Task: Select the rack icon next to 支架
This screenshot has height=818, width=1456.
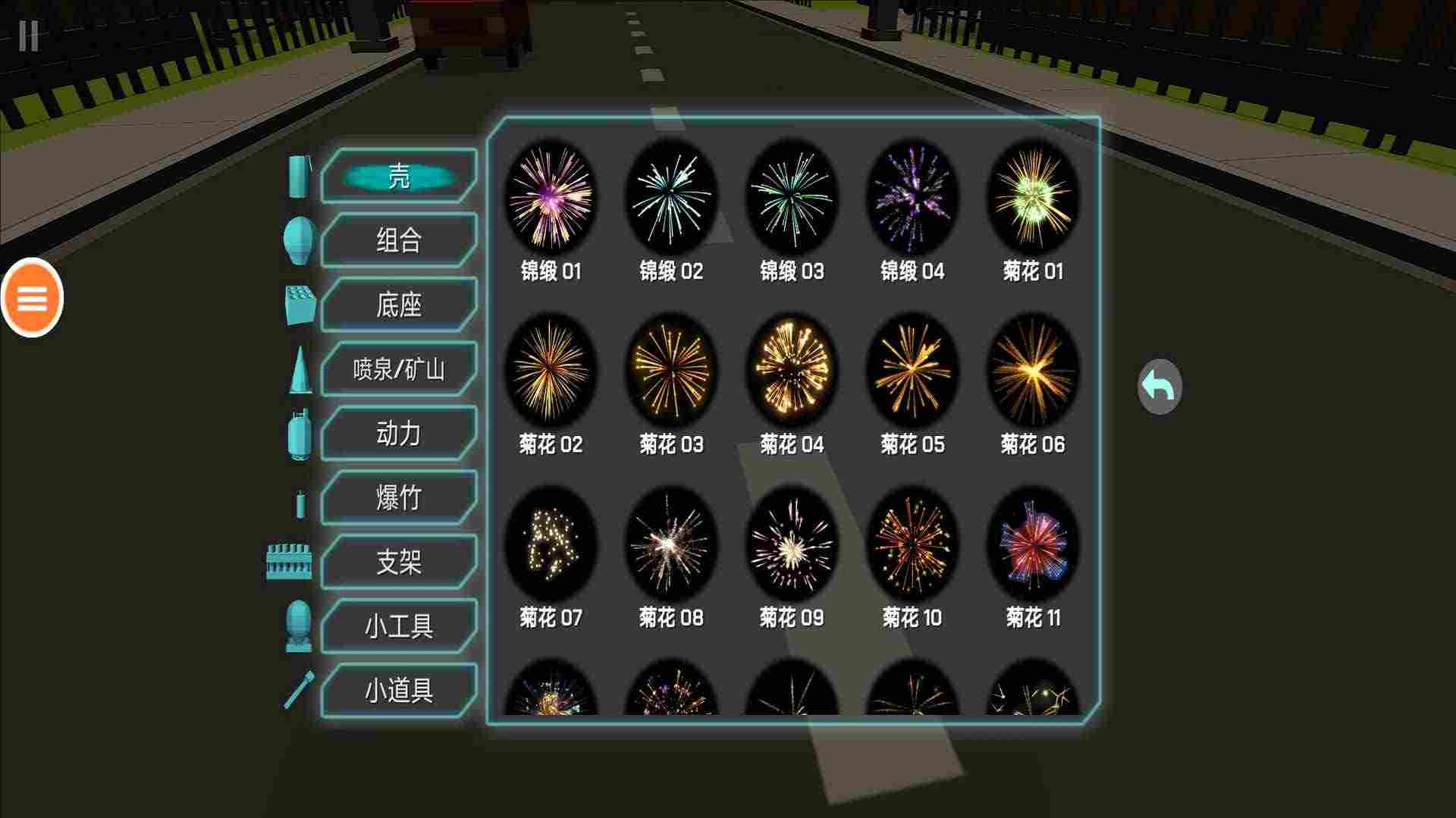Action: [x=287, y=562]
